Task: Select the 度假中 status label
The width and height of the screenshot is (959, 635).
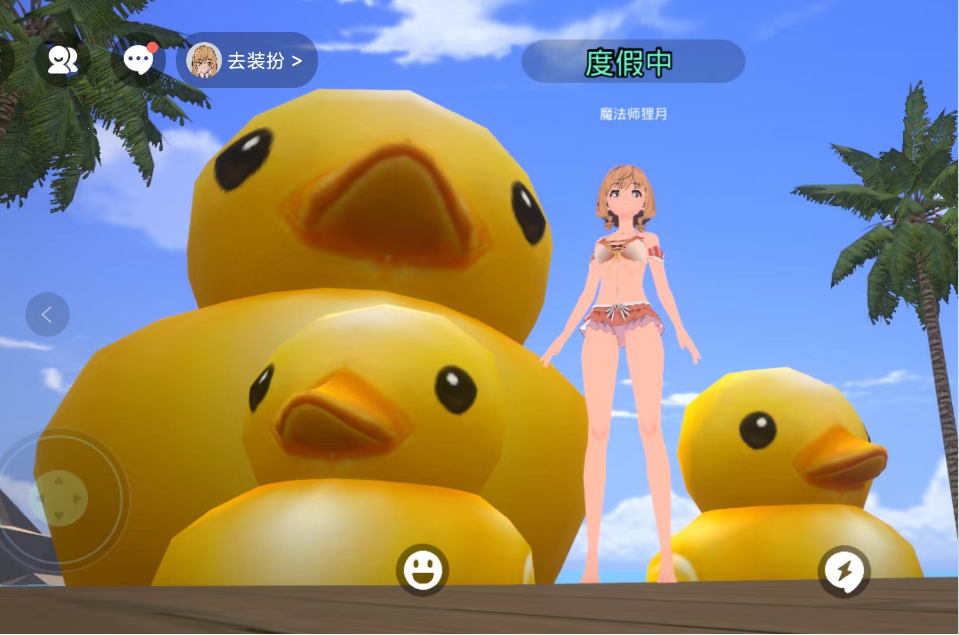Action: click(632, 62)
